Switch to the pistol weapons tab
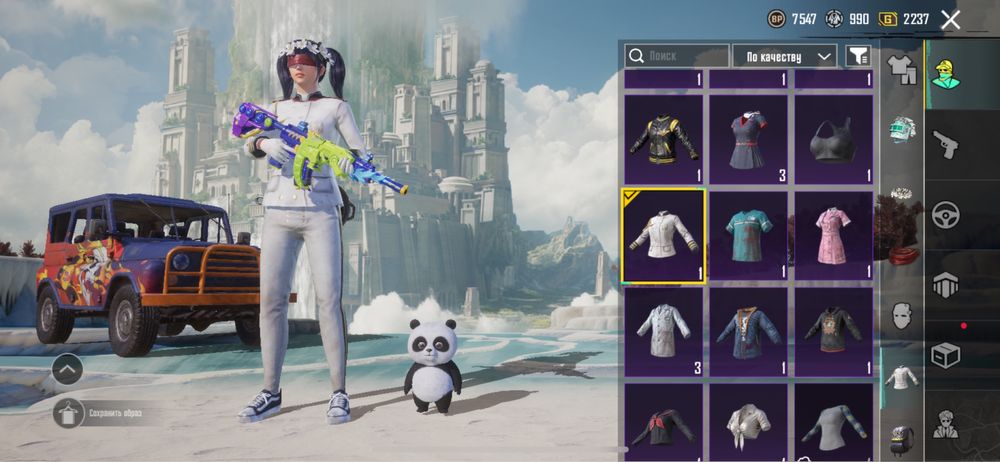This screenshot has width=1000, height=462. point(945,145)
